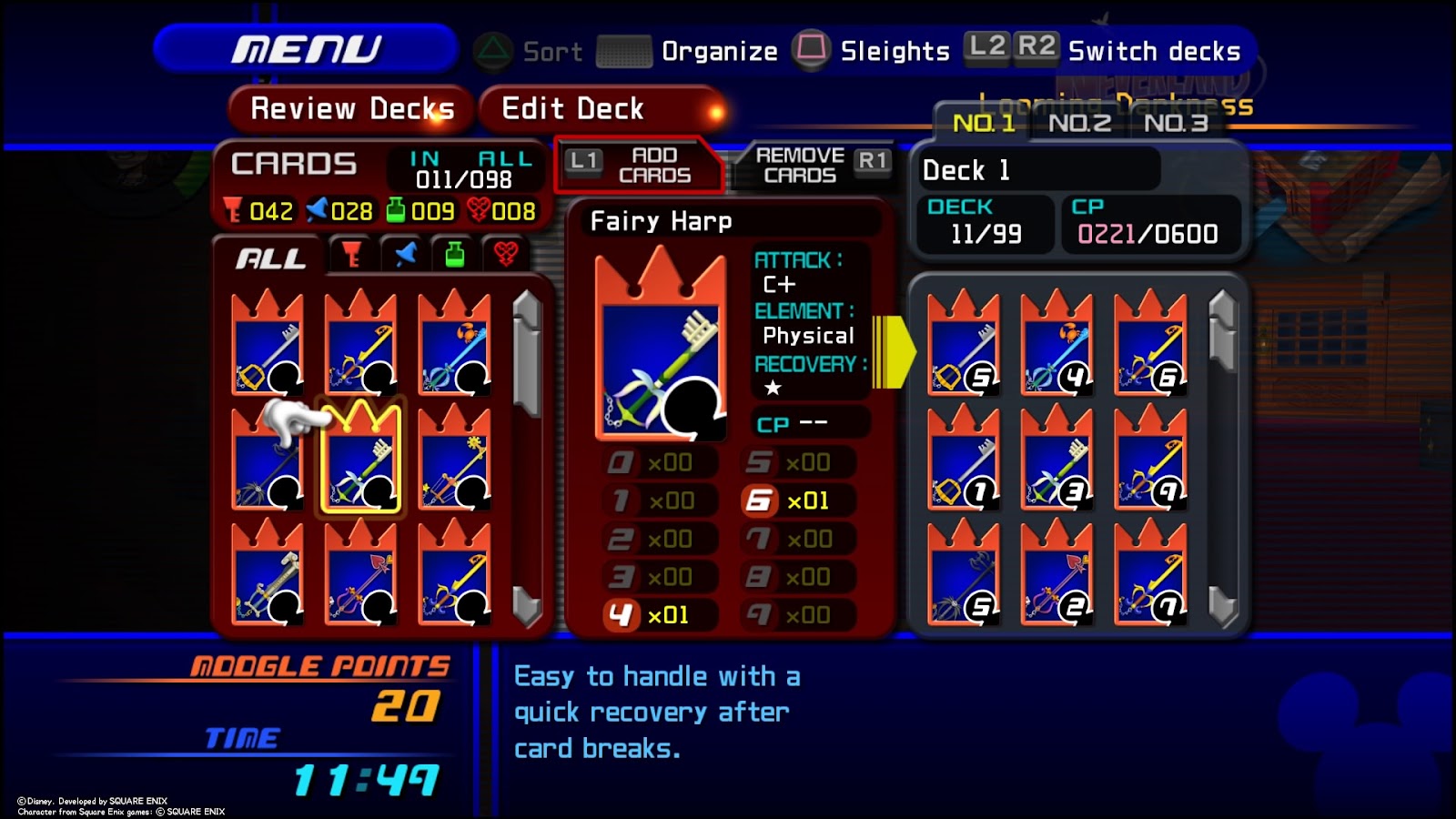This screenshot has height=819, width=1456.
Task: Select value 0 in the card value list
Action: pos(619,462)
